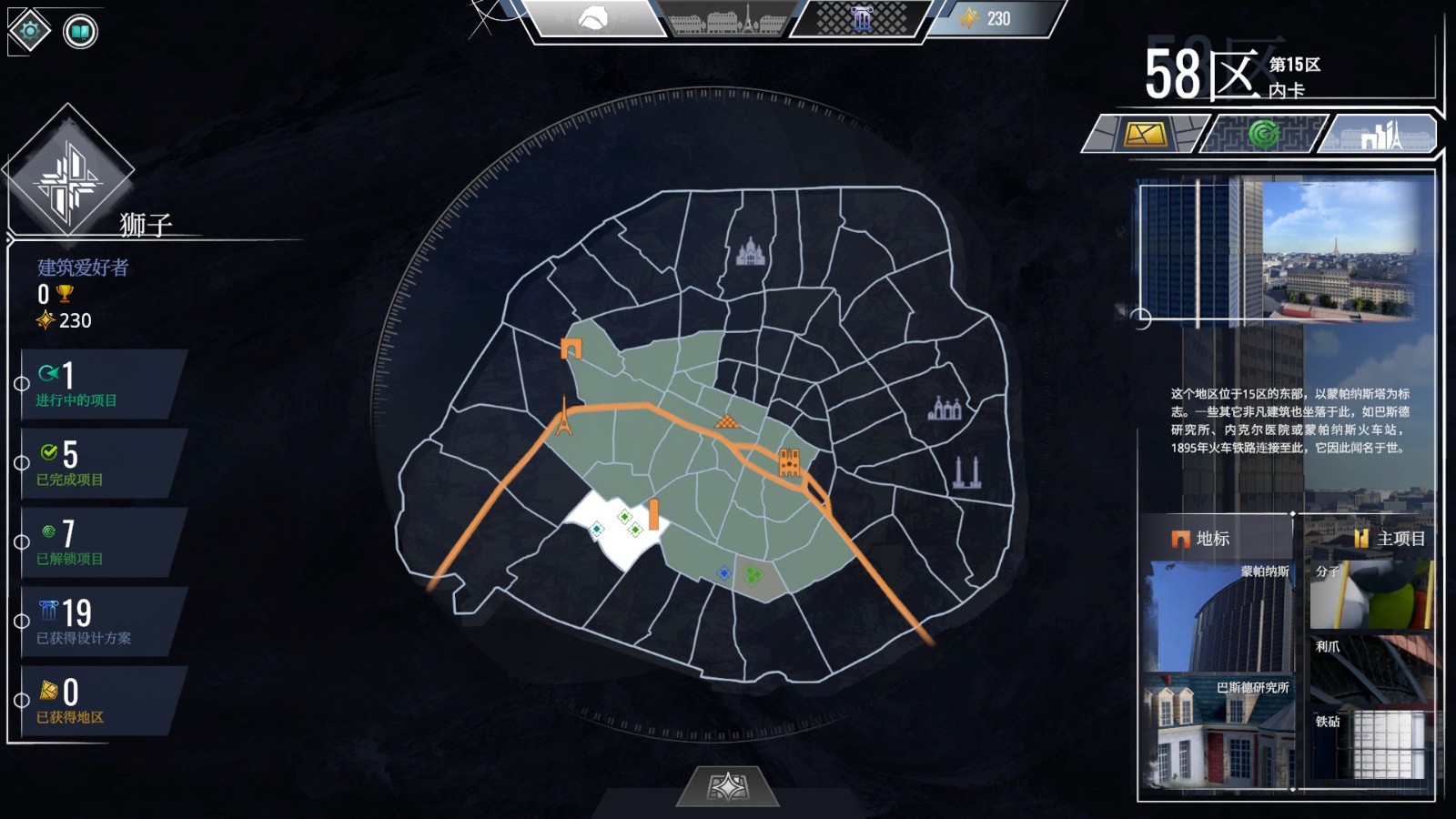The image size is (1456, 819).
Task: Open the book encyclopedia icon
Action: pyautogui.click(x=80, y=33)
